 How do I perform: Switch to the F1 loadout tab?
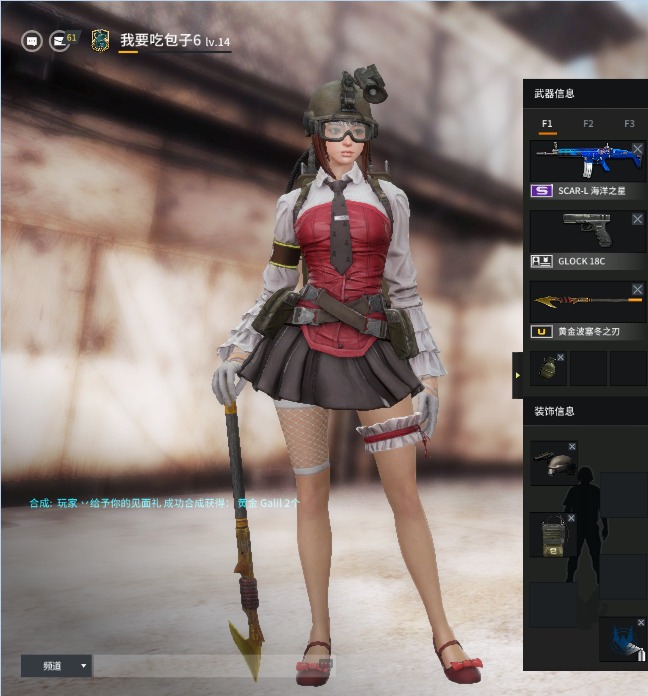547,124
